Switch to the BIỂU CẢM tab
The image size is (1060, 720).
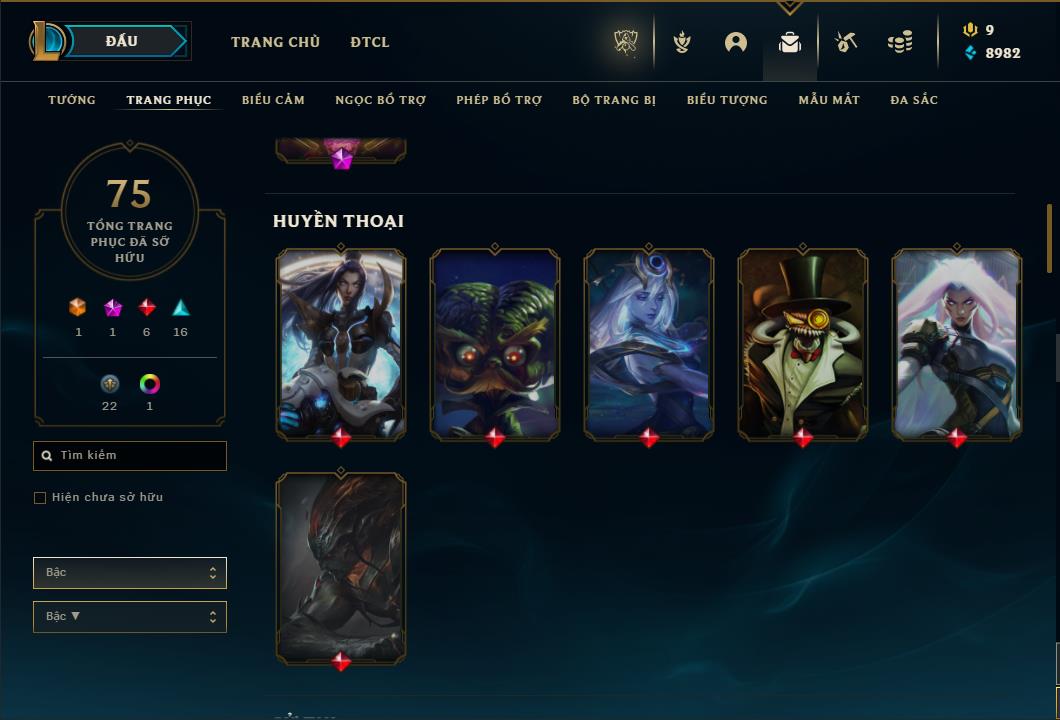coord(273,100)
